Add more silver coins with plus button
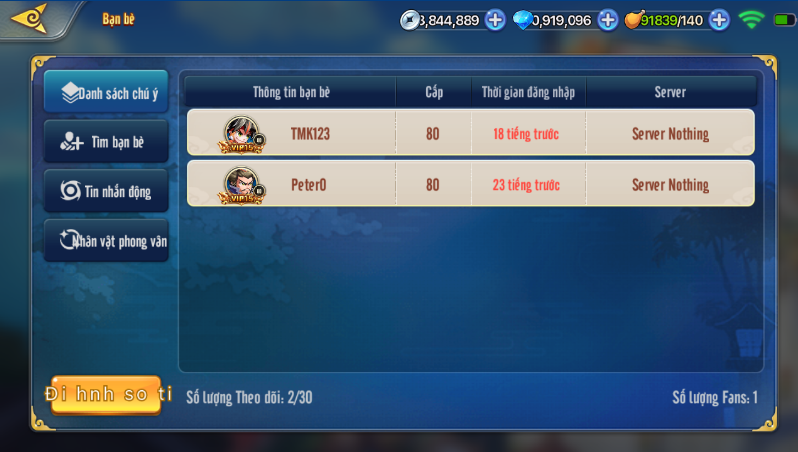Viewport: 798px width, 452px height. pyautogui.click(x=495, y=20)
